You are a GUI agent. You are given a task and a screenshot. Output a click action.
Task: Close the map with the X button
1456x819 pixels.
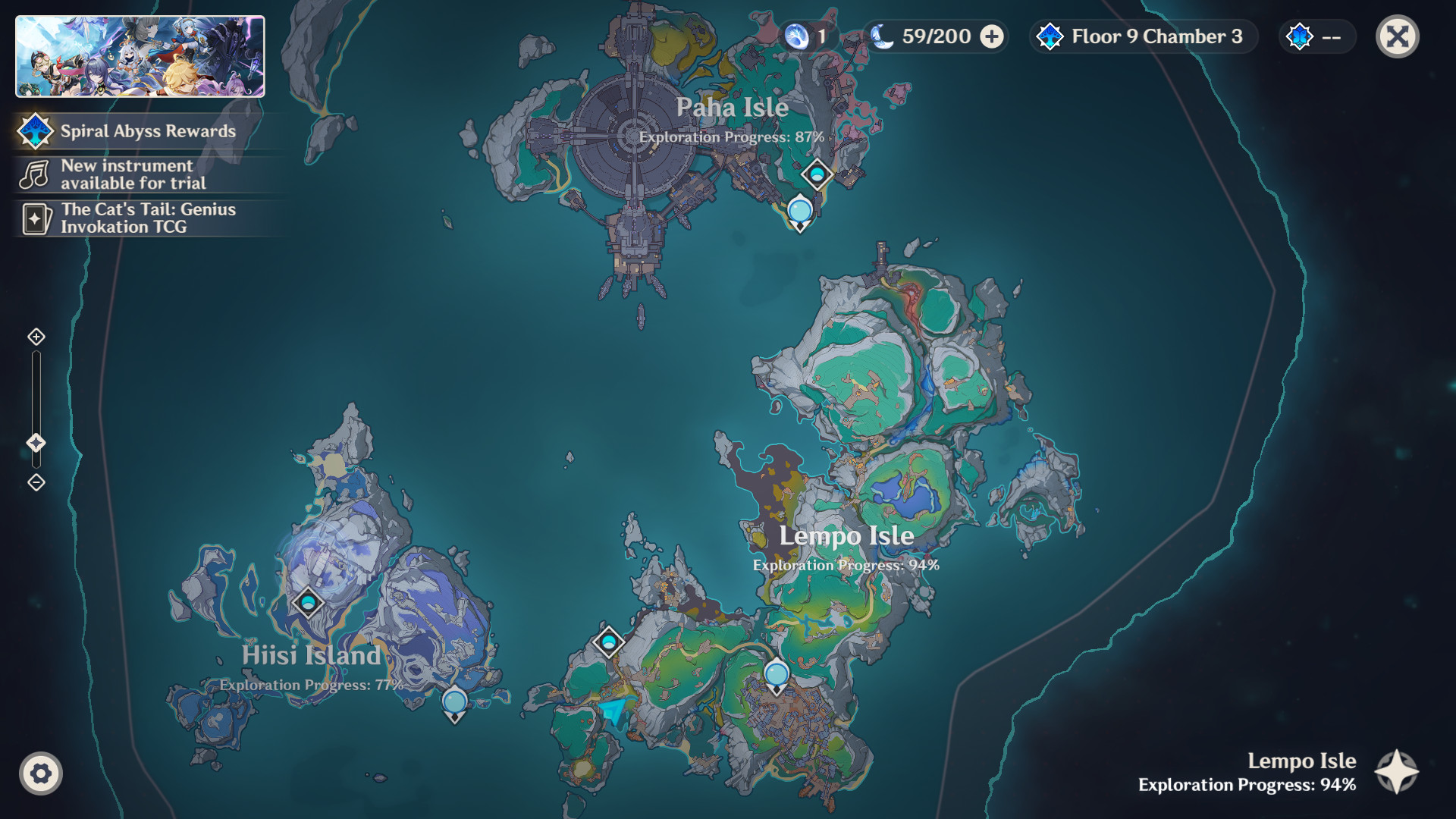point(1397,36)
